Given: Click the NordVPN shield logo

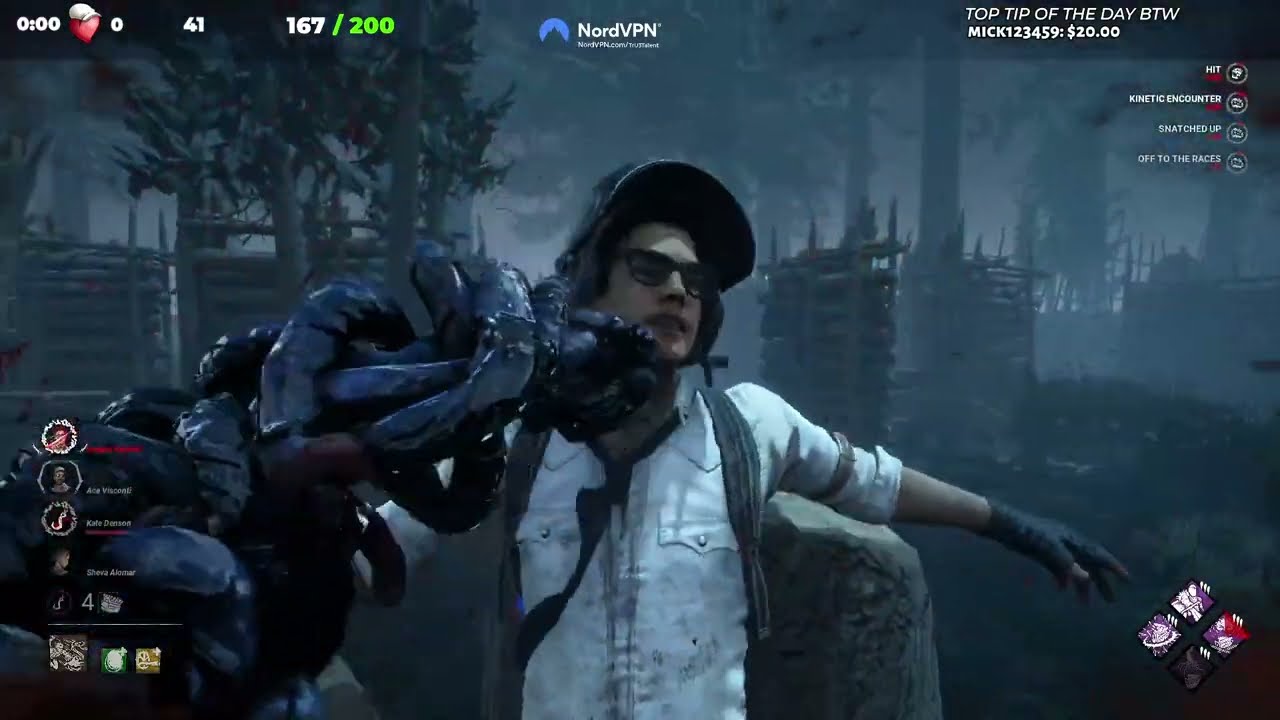Looking at the screenshot, I should coord(552,29).
